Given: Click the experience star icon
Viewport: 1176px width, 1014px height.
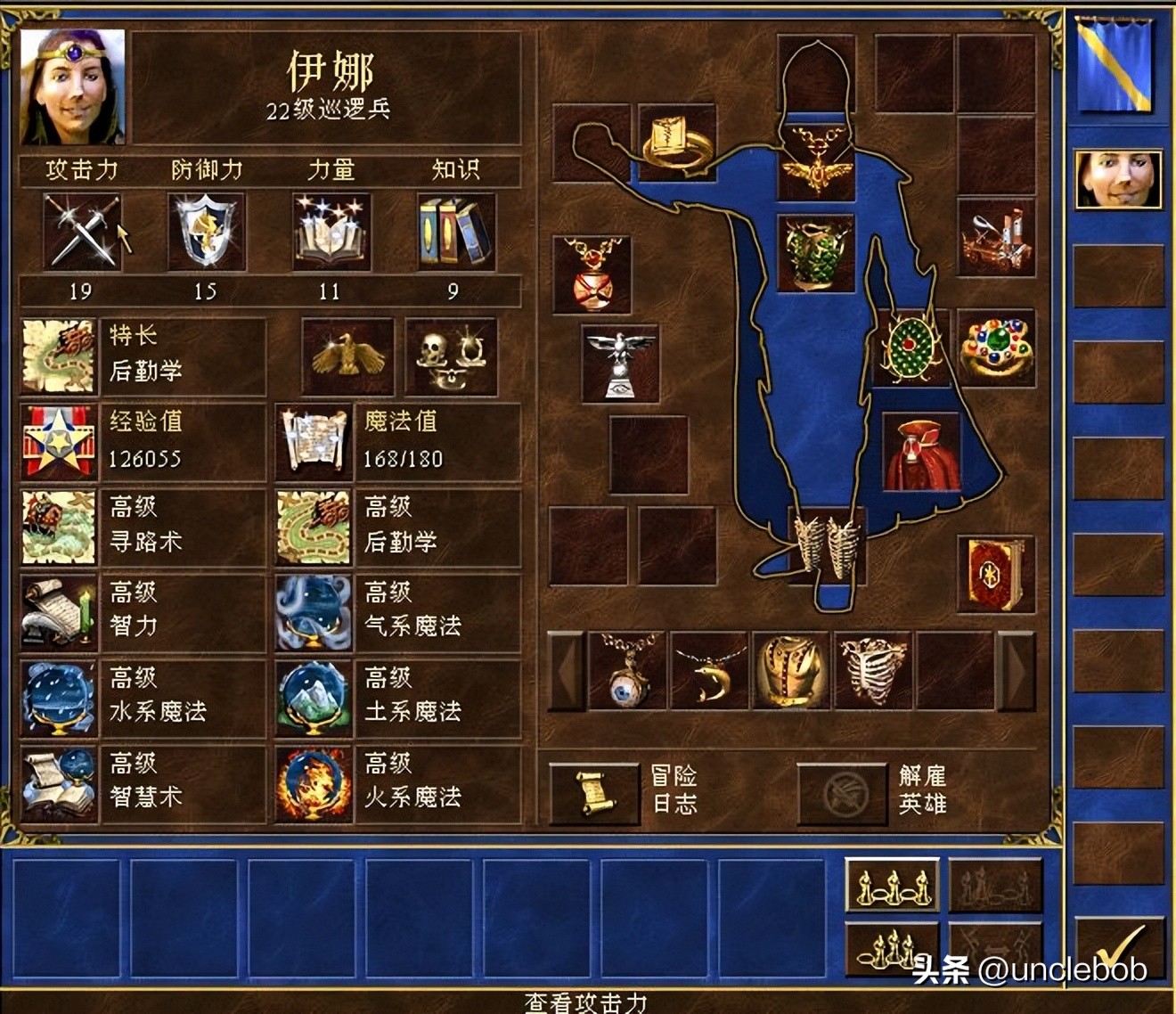Looking at the screenshot, I should pos(57,441).
